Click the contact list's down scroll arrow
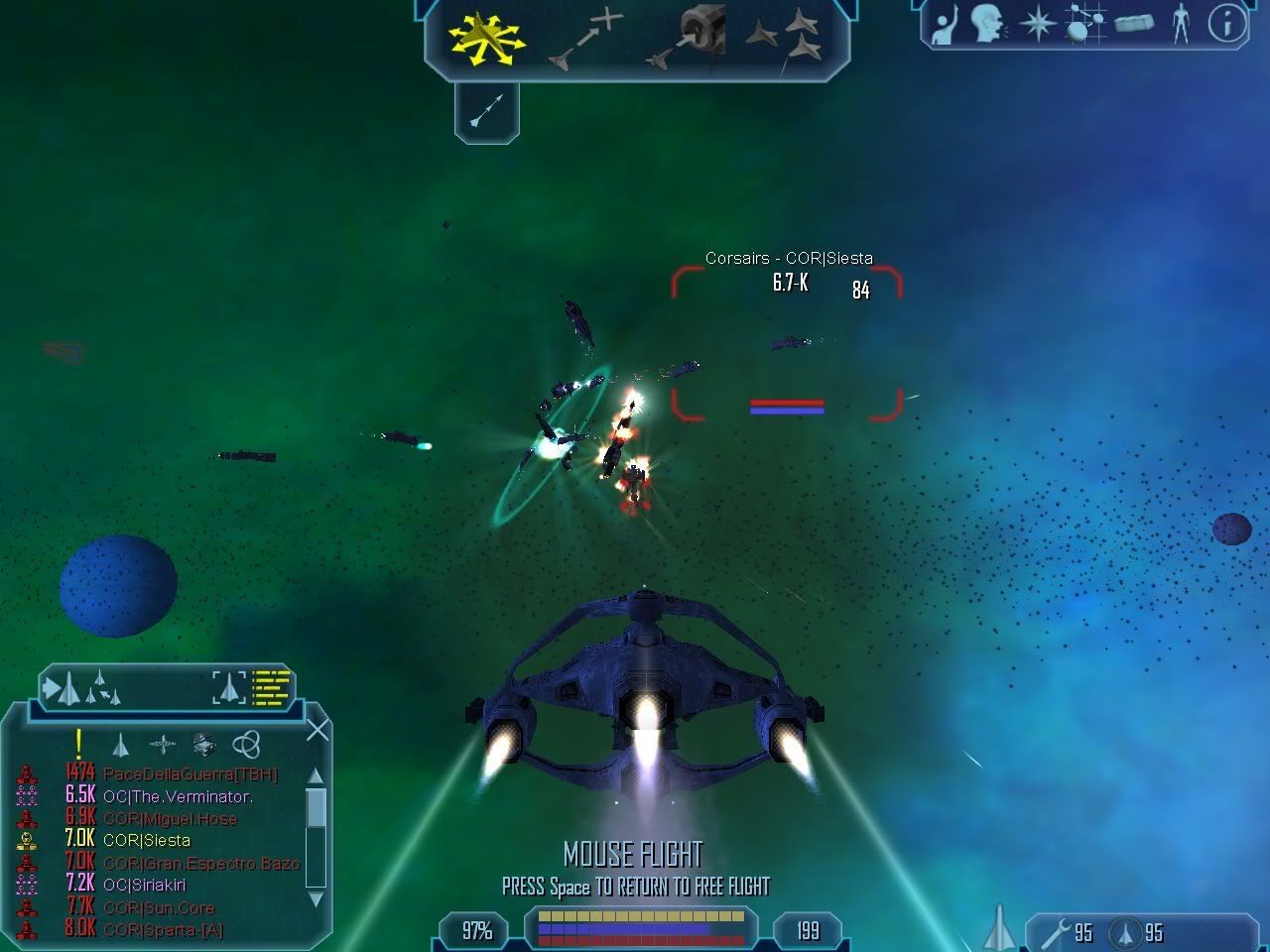Image resolution: width=1270 pixels, height=952 pixels. pos(316,899)
